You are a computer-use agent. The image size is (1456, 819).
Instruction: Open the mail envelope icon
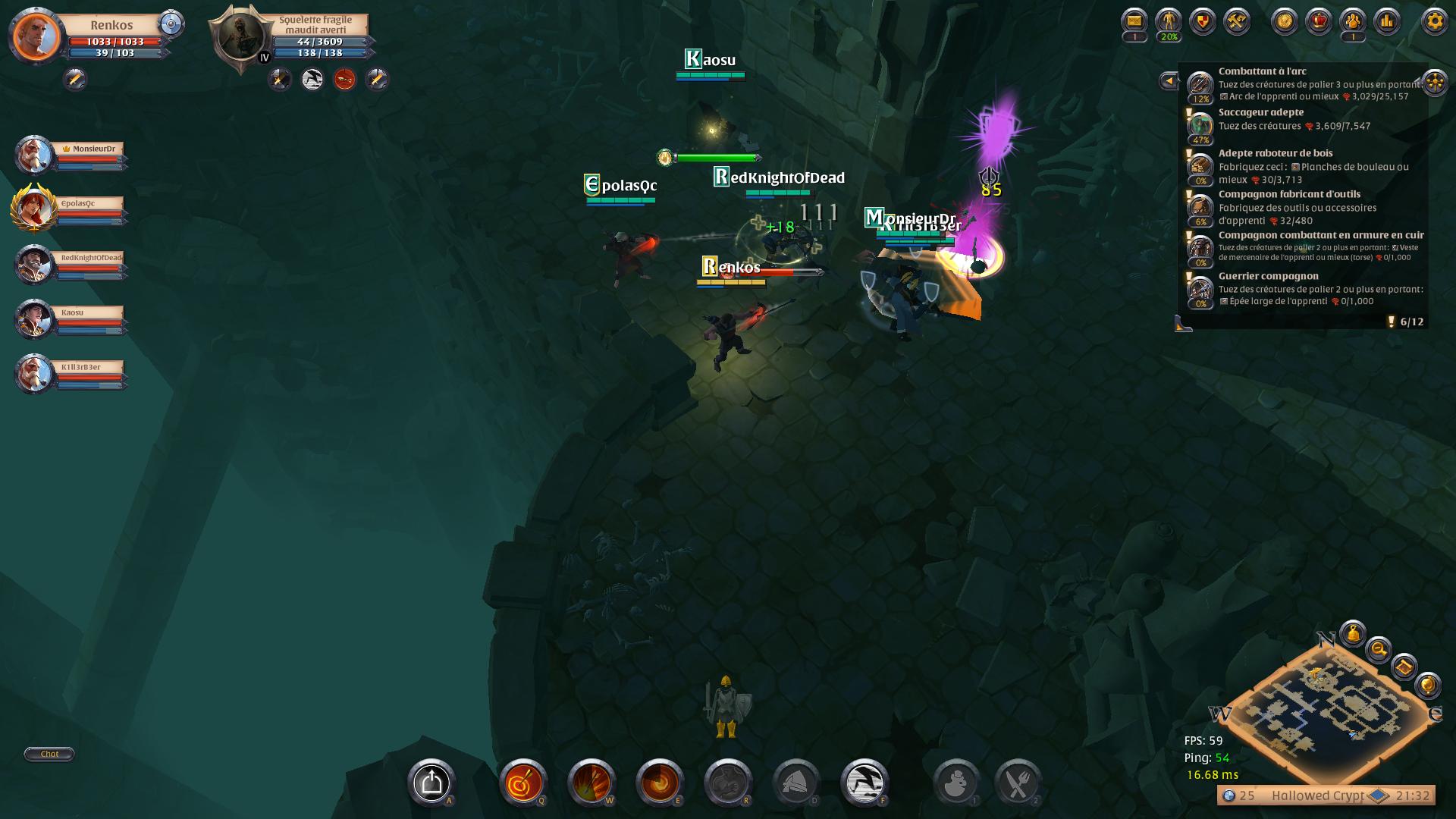(1134, 21)
